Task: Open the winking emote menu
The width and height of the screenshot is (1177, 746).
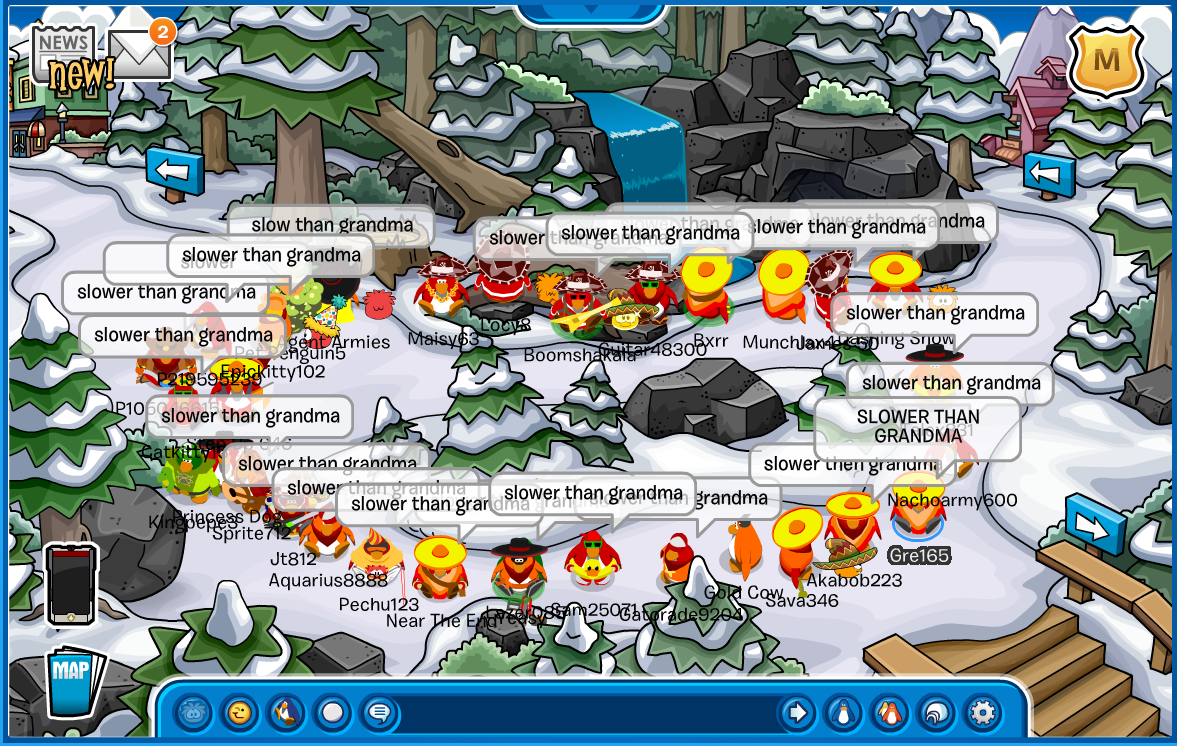Action: (x=239, y=713)
